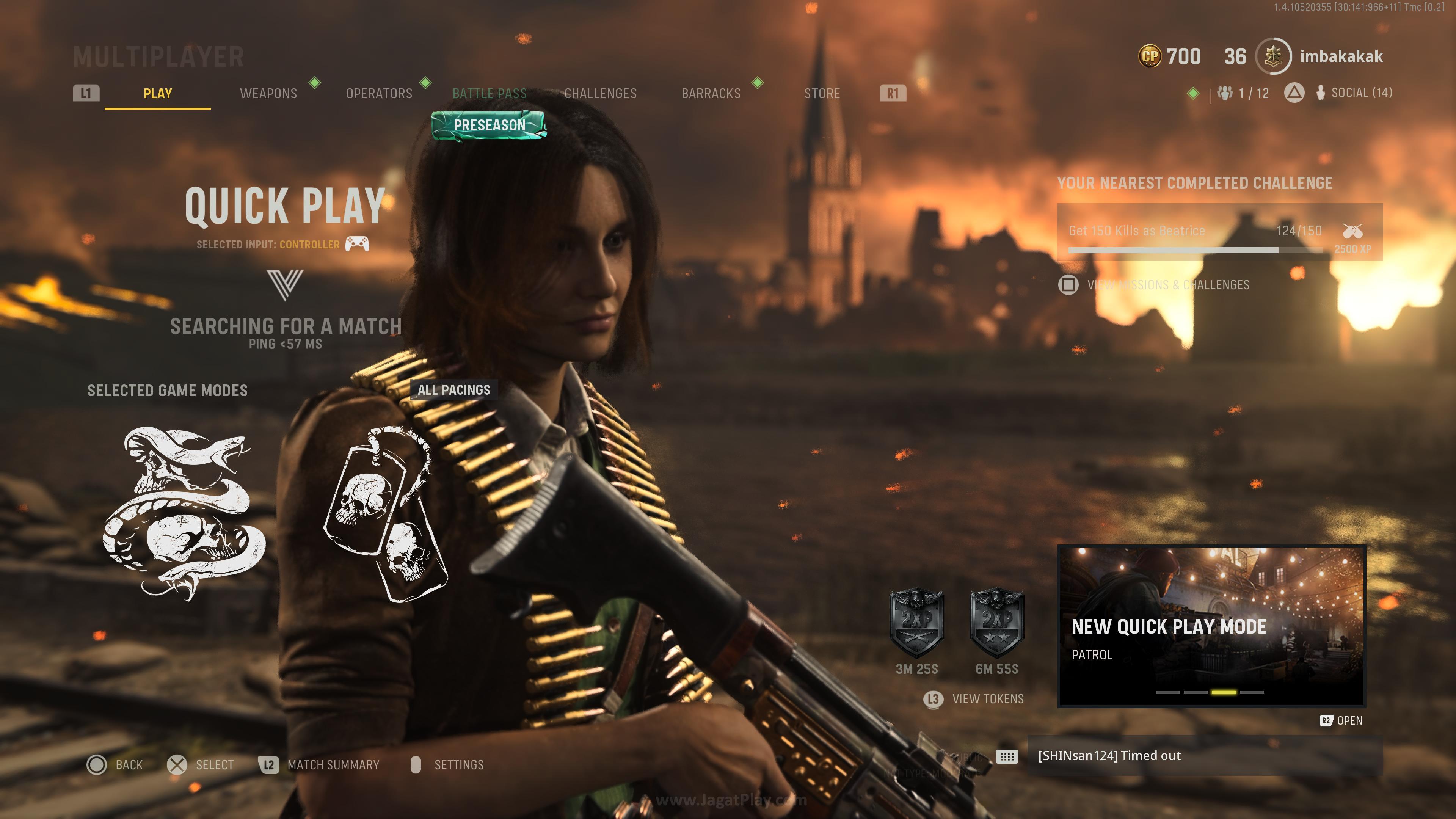
Task: Go to the Operators tab
Action: (x=379, y=93)
